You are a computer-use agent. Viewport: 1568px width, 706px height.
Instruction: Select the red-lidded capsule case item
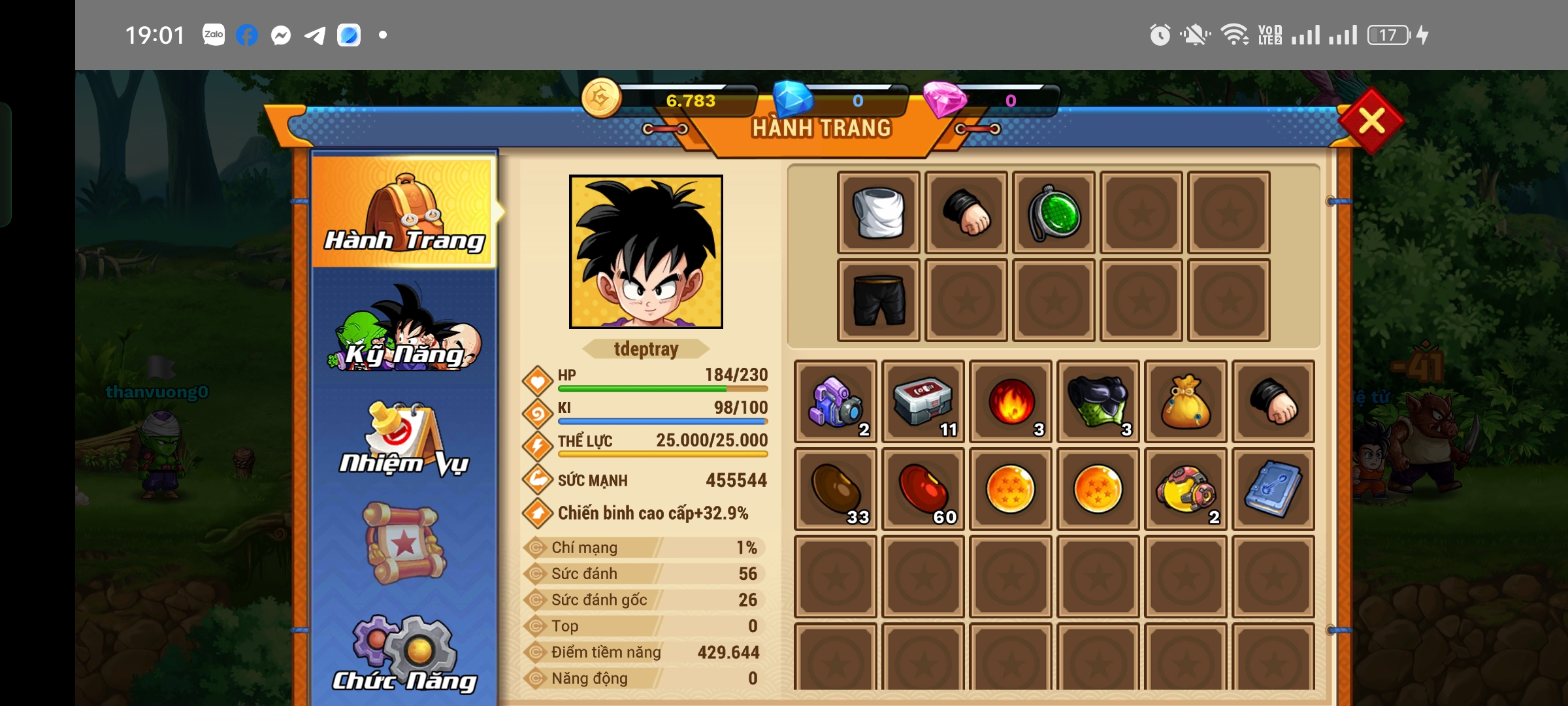pos(923,402)
